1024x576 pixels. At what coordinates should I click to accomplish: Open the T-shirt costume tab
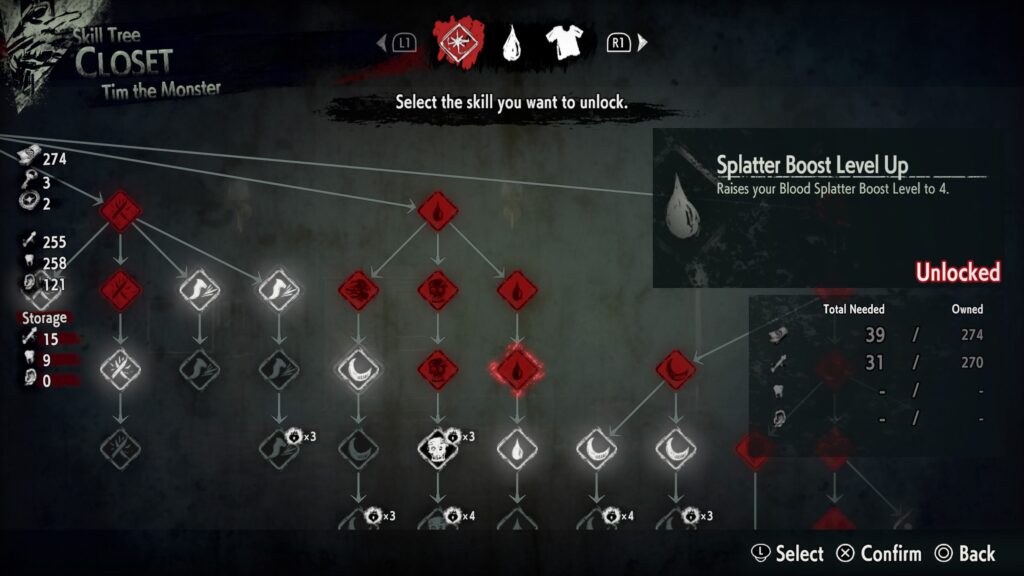coord(563,42)
